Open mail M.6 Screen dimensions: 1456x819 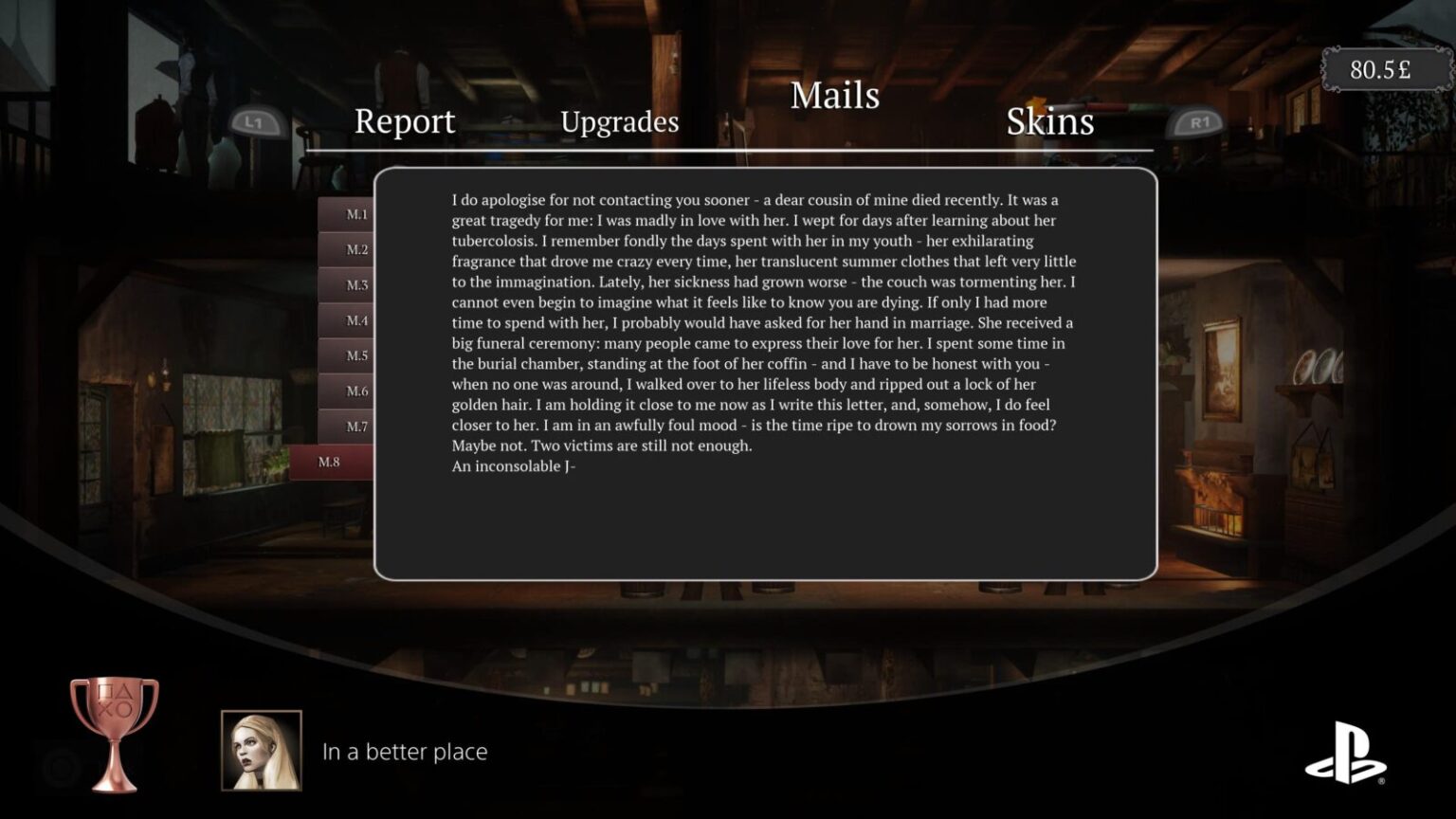(x=355, y=391)
